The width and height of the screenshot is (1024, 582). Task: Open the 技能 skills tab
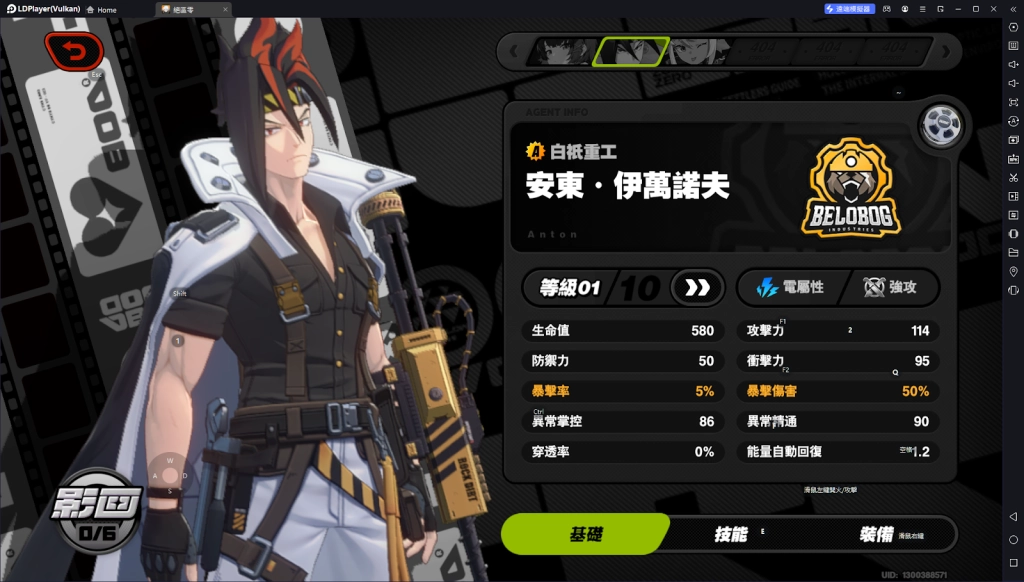(x=730, y=534)
